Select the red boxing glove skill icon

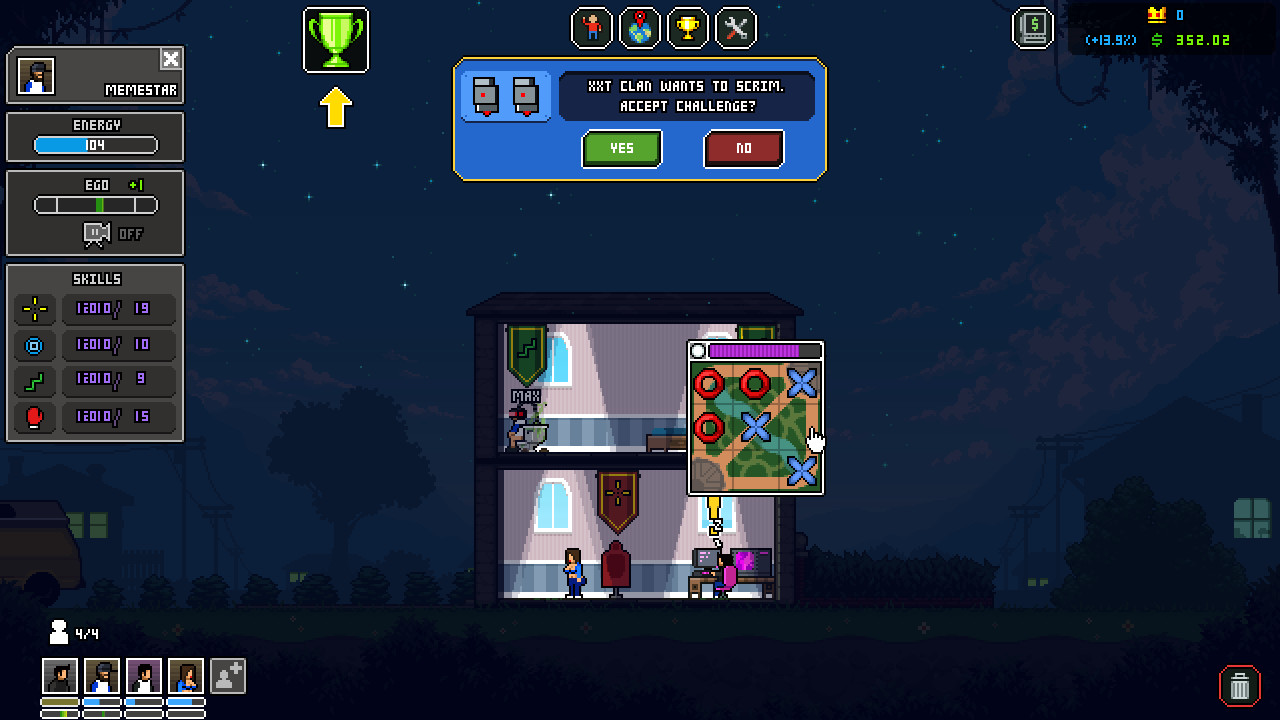[34, 417]
